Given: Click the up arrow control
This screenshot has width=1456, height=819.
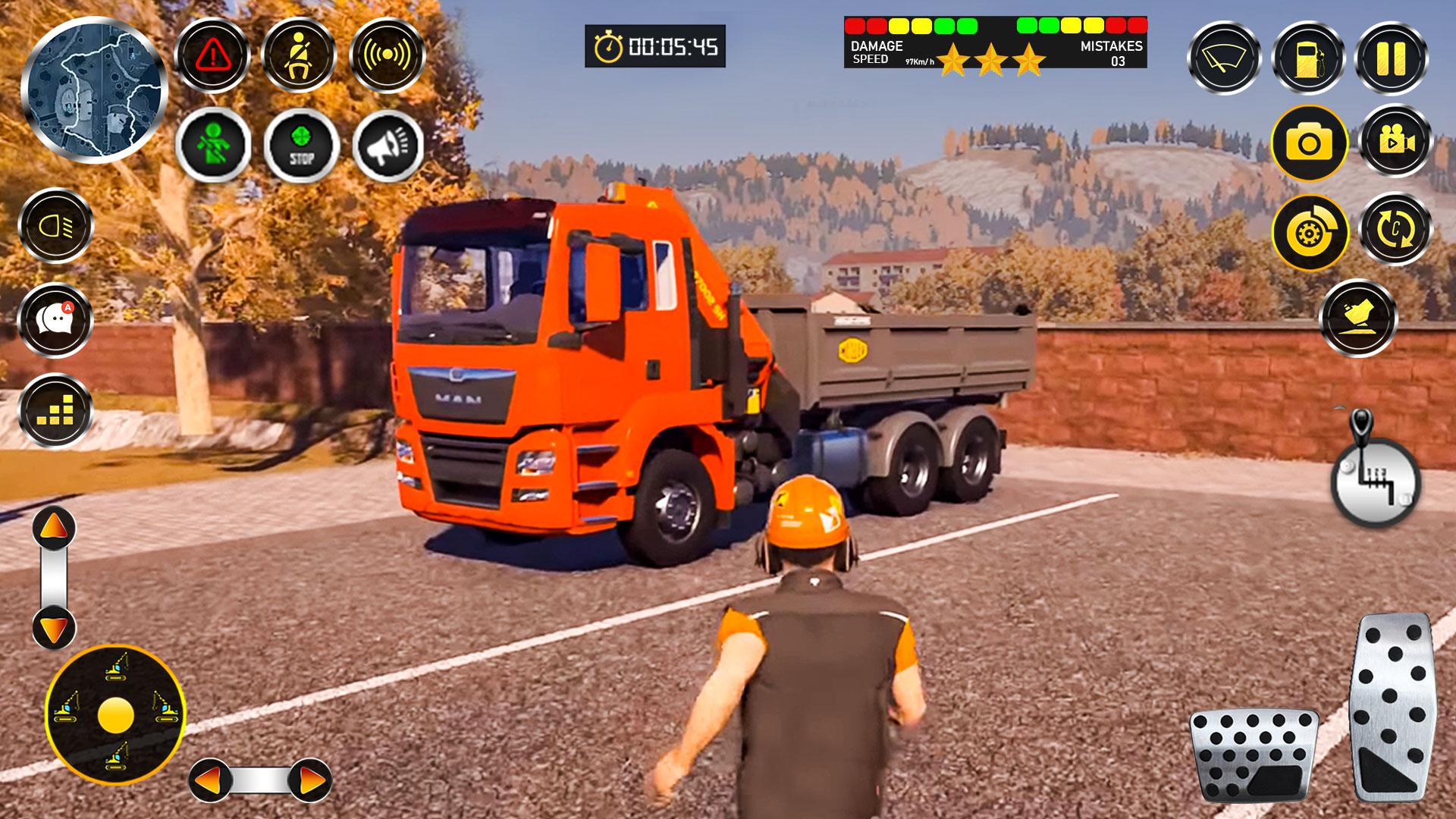Looking at the screenshot, I should [54, 528].
